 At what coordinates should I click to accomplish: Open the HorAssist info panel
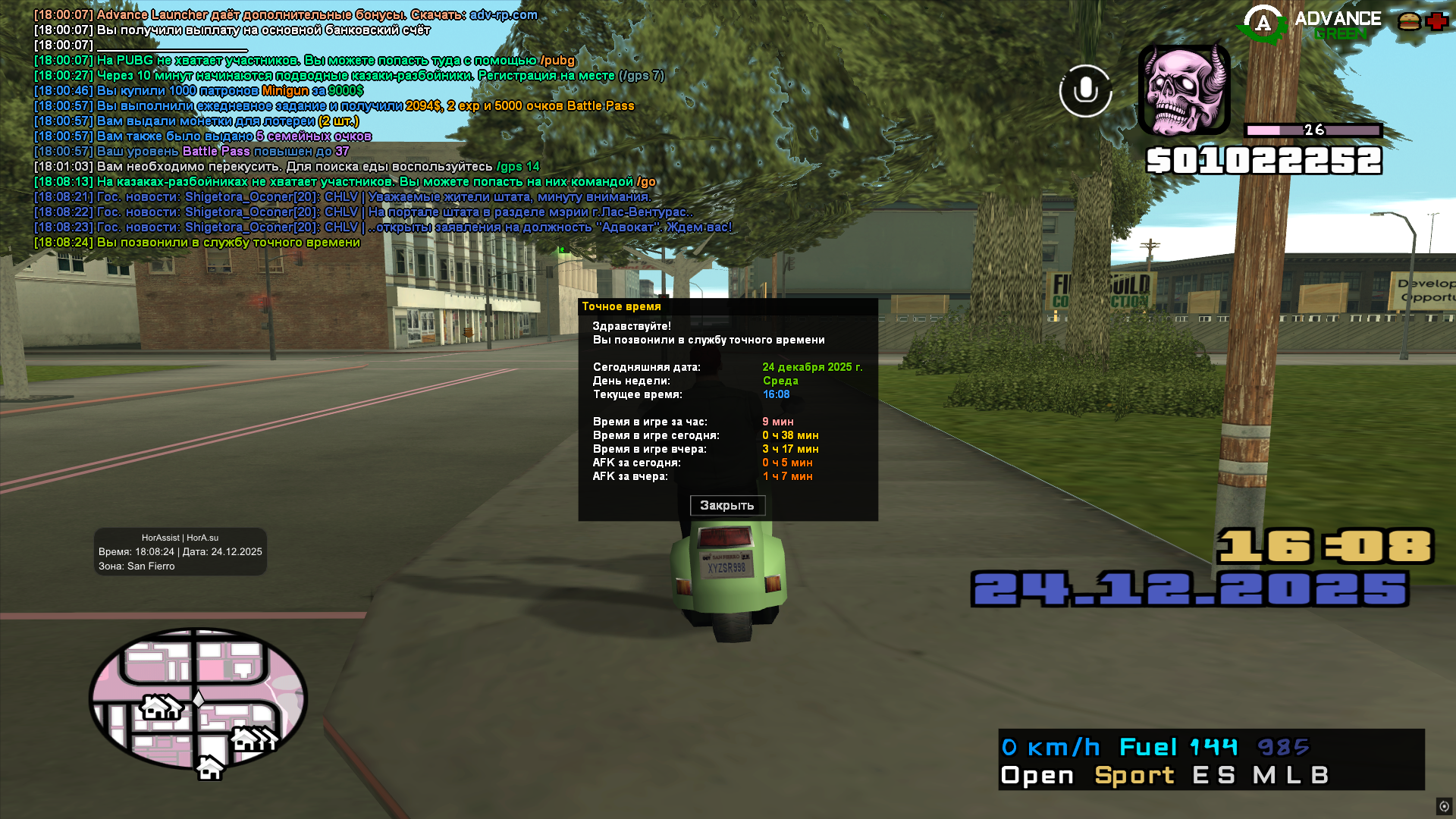coord(180,552)
